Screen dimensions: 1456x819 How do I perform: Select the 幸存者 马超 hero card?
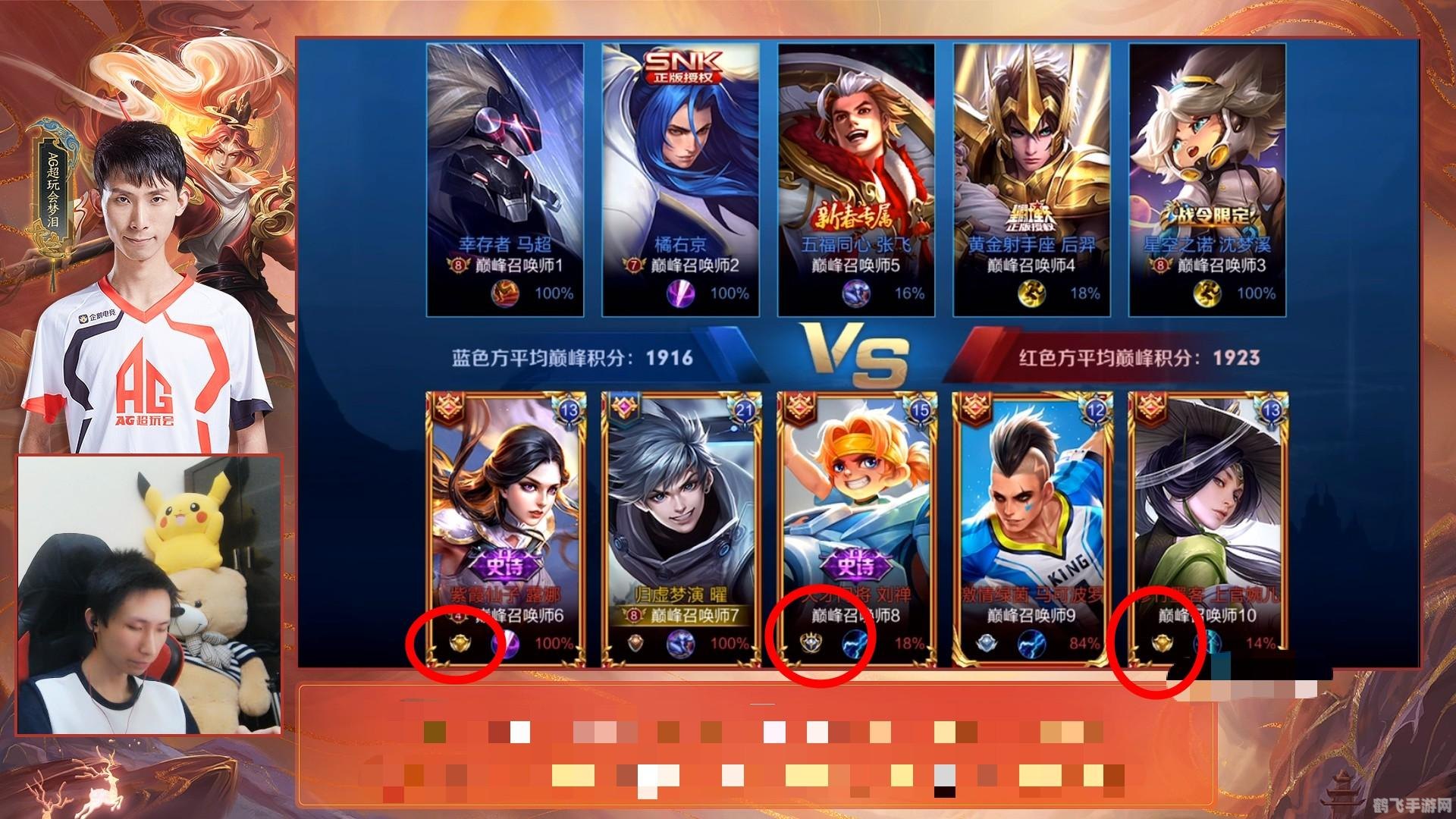coord(504,167)
